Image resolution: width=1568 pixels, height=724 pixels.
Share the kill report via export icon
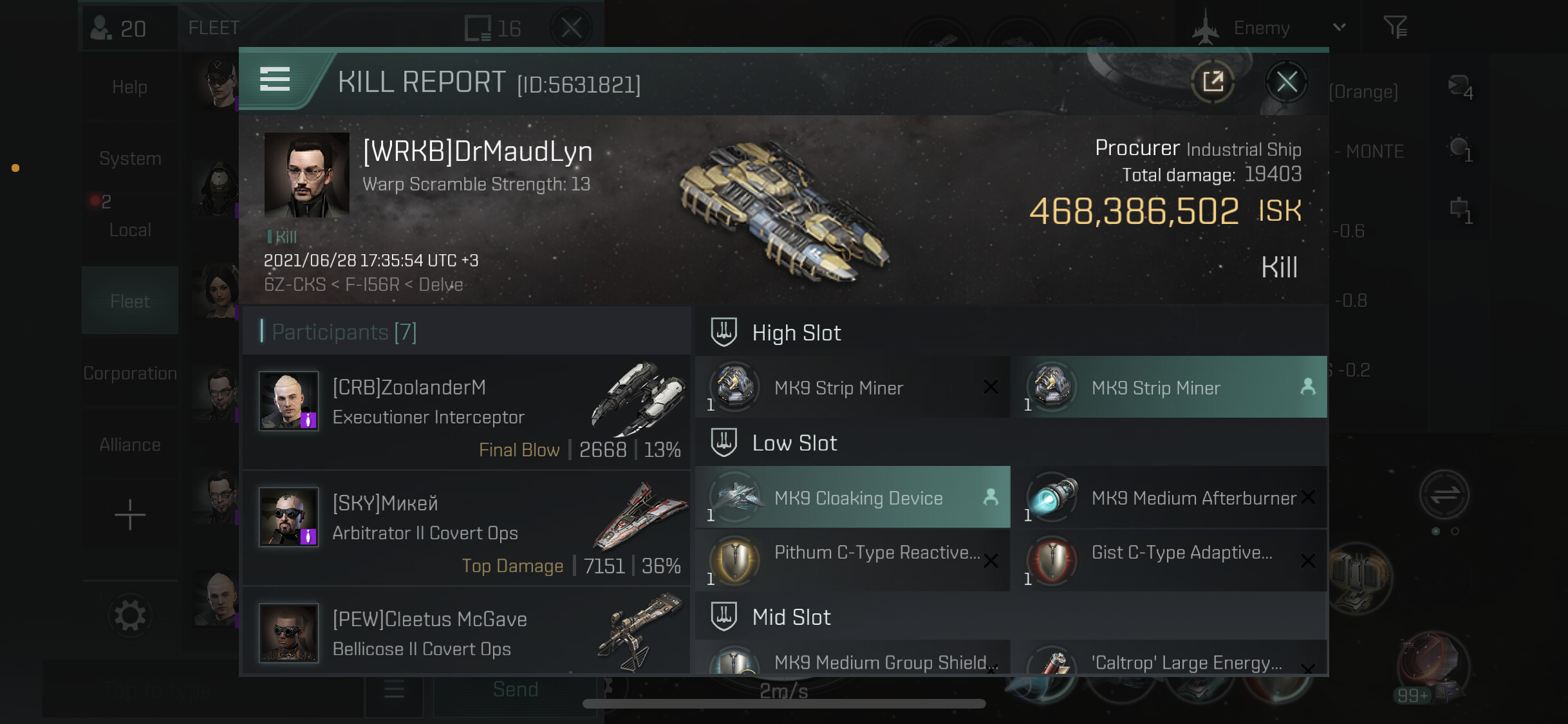pos(1213,82)
